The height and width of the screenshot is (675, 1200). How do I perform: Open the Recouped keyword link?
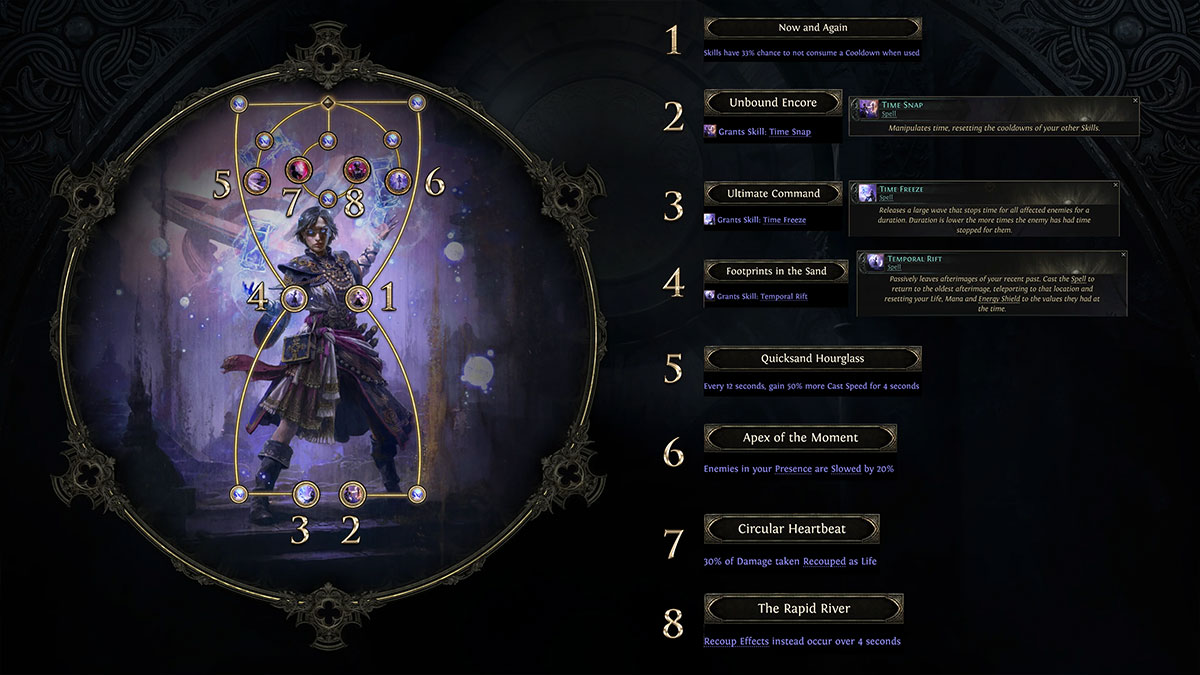coord(825,562)
